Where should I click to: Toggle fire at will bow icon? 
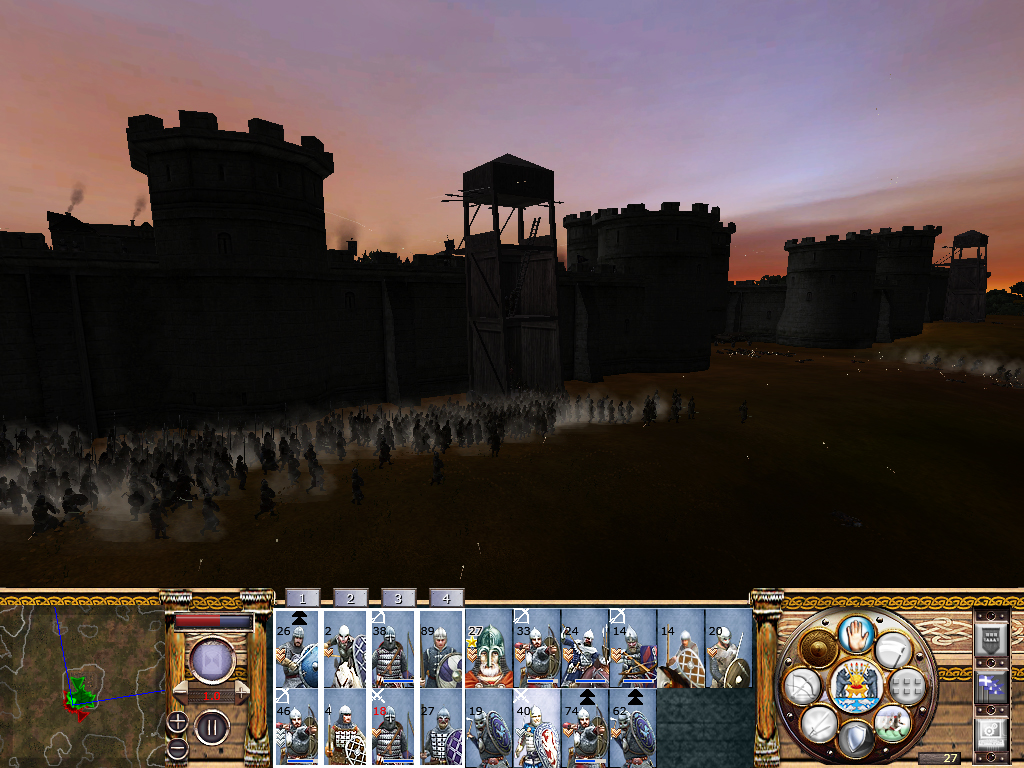pyautogui.click(x=803, y=686)
